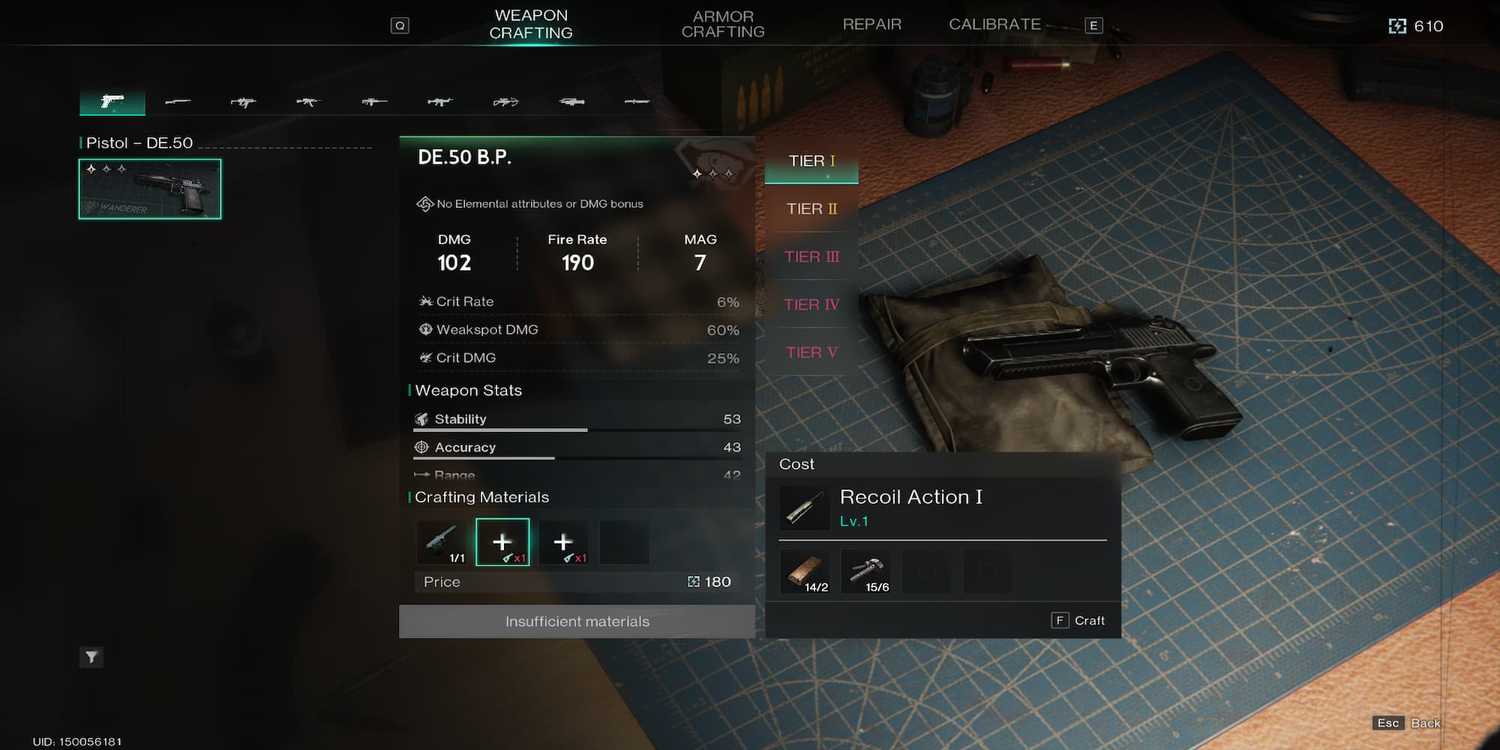Open Tier IV
This screenshot has height=750, width=1500.
(811, 305)
